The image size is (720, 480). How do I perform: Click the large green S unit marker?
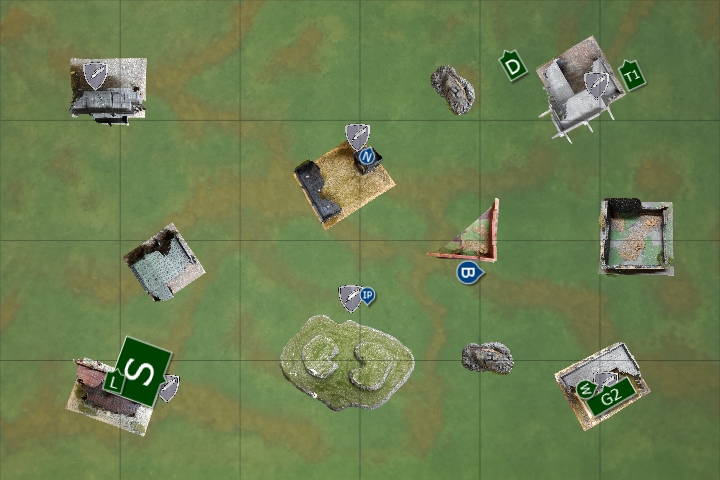point(144,371)
